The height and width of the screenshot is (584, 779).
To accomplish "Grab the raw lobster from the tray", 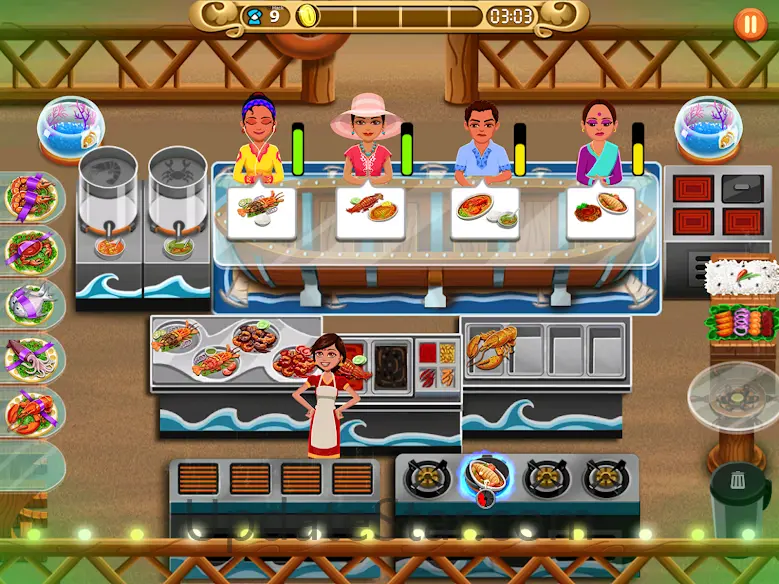I will (492, 350).
